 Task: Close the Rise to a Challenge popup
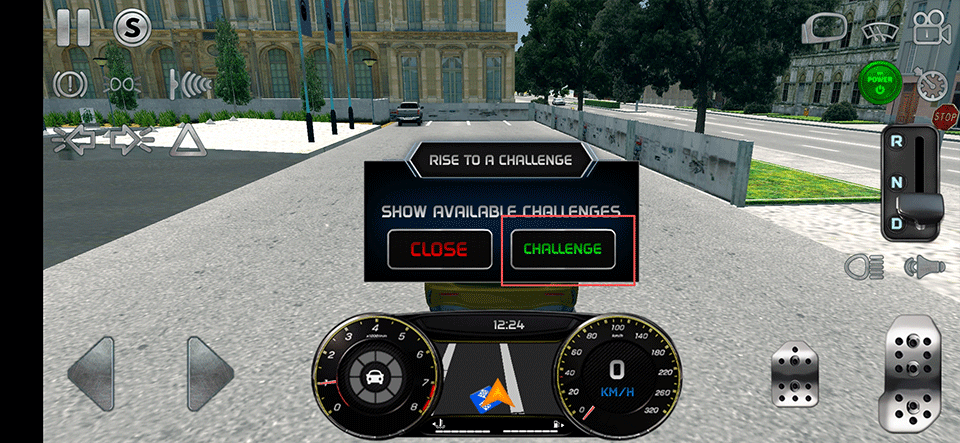click(x=438, y=249)
